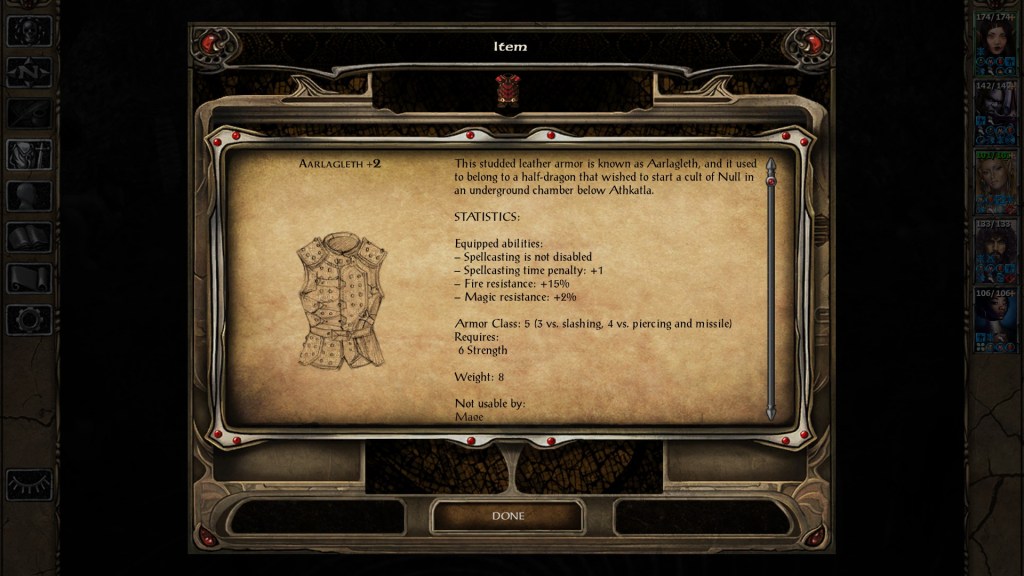Open the journal quill button

[x=29, y=113]
